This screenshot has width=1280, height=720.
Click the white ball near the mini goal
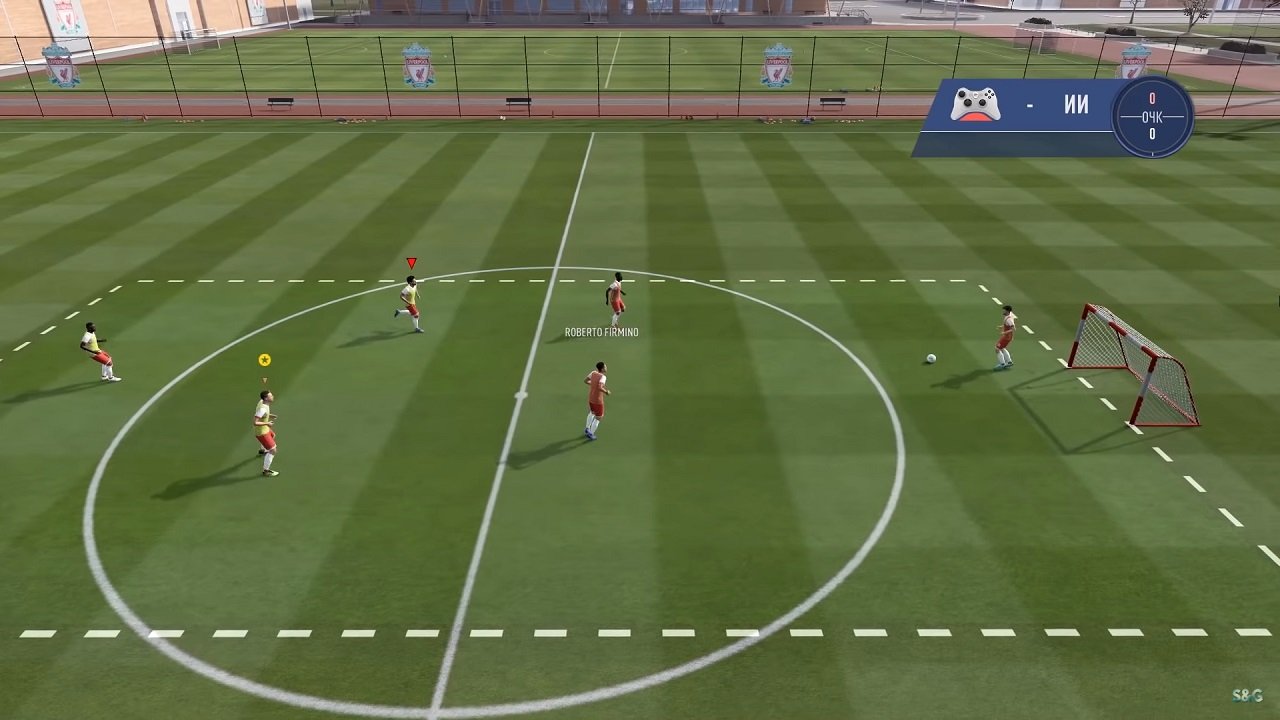point(930,357)
